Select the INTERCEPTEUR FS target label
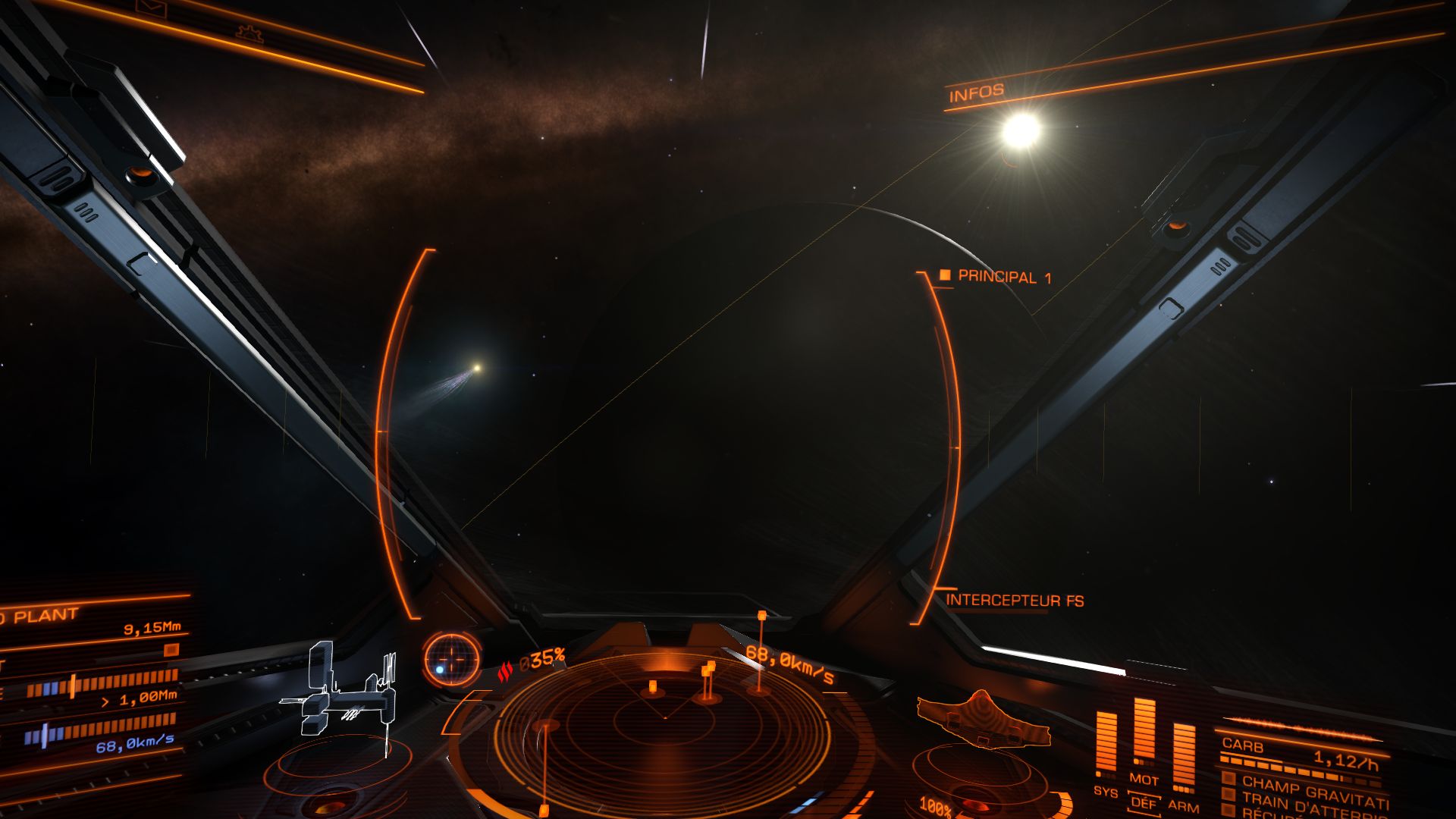1456x819 pixels. pyautogui.click(x=1016, y=598)
